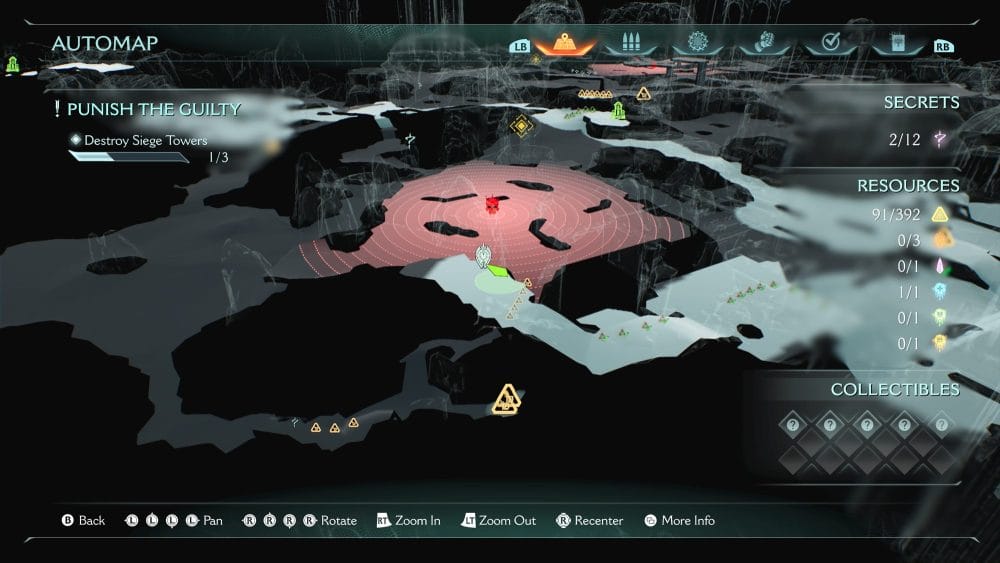Screen dimensions: 1000x563
Task: Select the player position marker on map
Action: (x=485, y=257)
